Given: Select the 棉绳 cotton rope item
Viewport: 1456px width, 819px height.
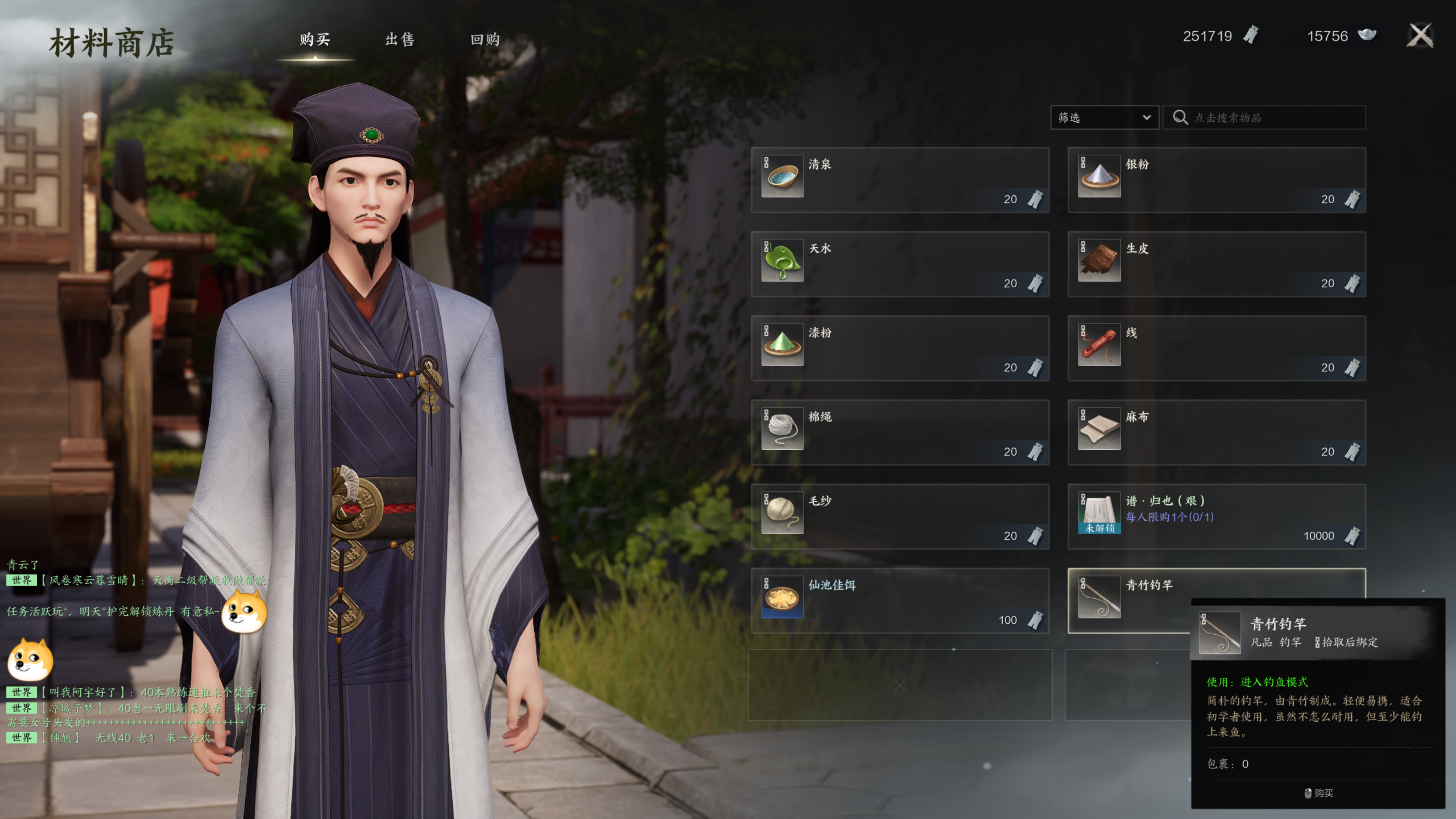Looking at the screenshot, I should point(899,432).
